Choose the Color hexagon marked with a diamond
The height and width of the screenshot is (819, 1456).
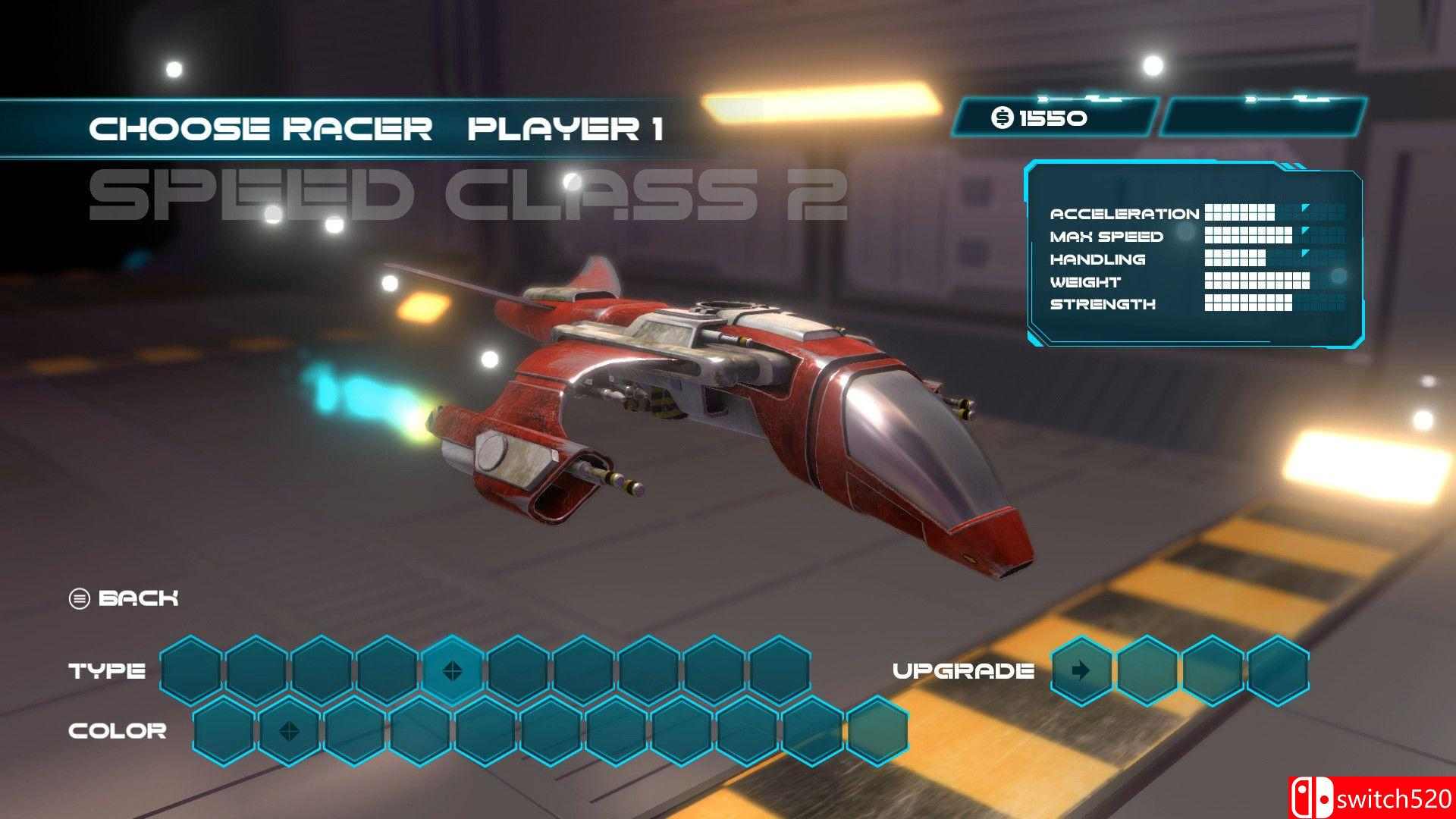pyautogui.click(x=289, y=731)
